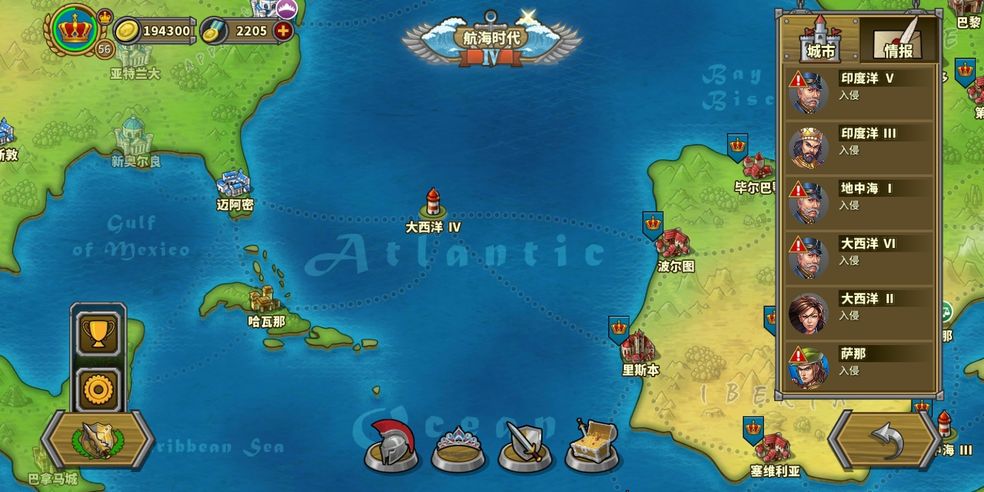
Task: Open the gear settings button
Action: pos(98,387)
